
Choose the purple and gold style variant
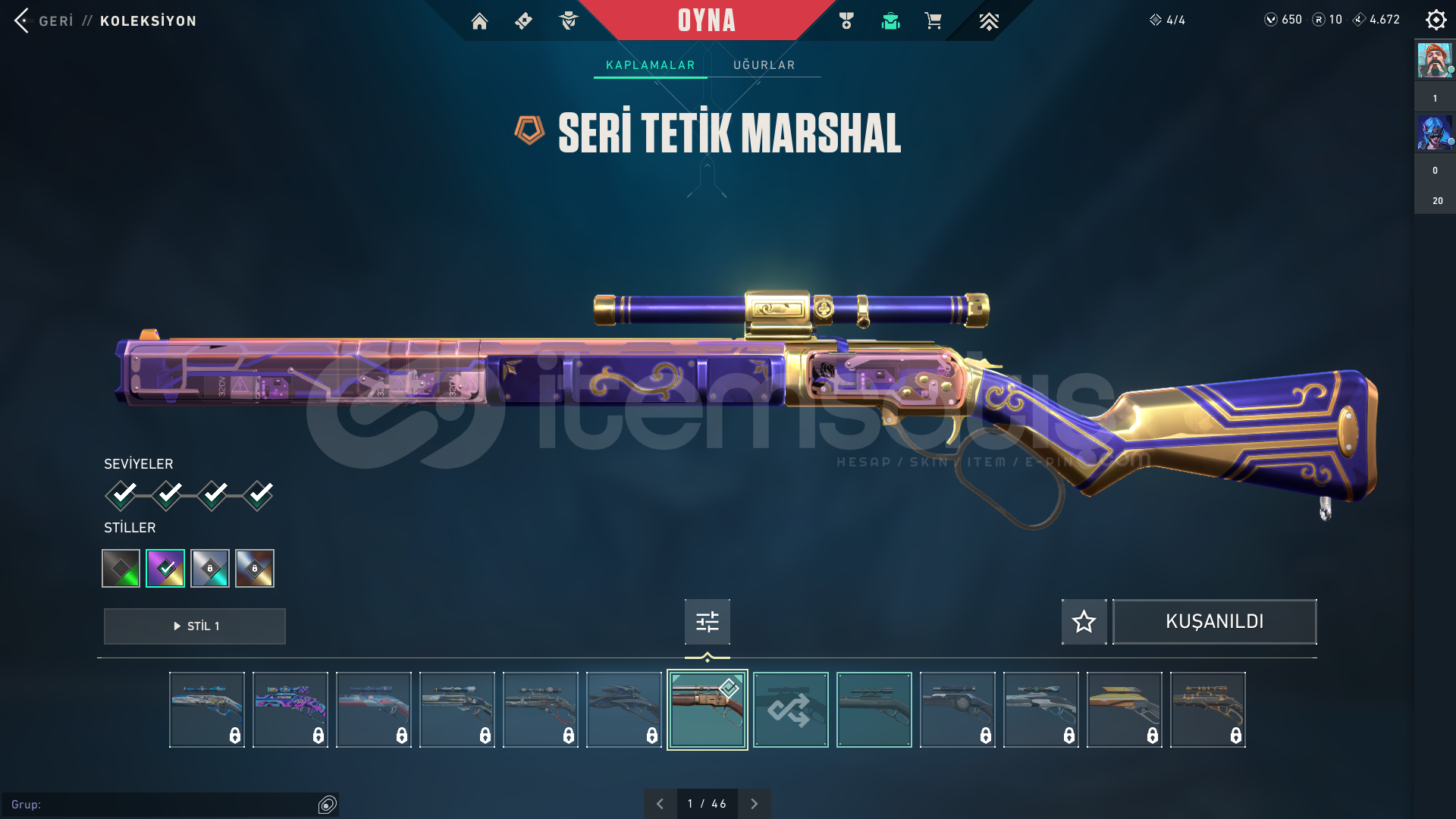pos(165,568)
